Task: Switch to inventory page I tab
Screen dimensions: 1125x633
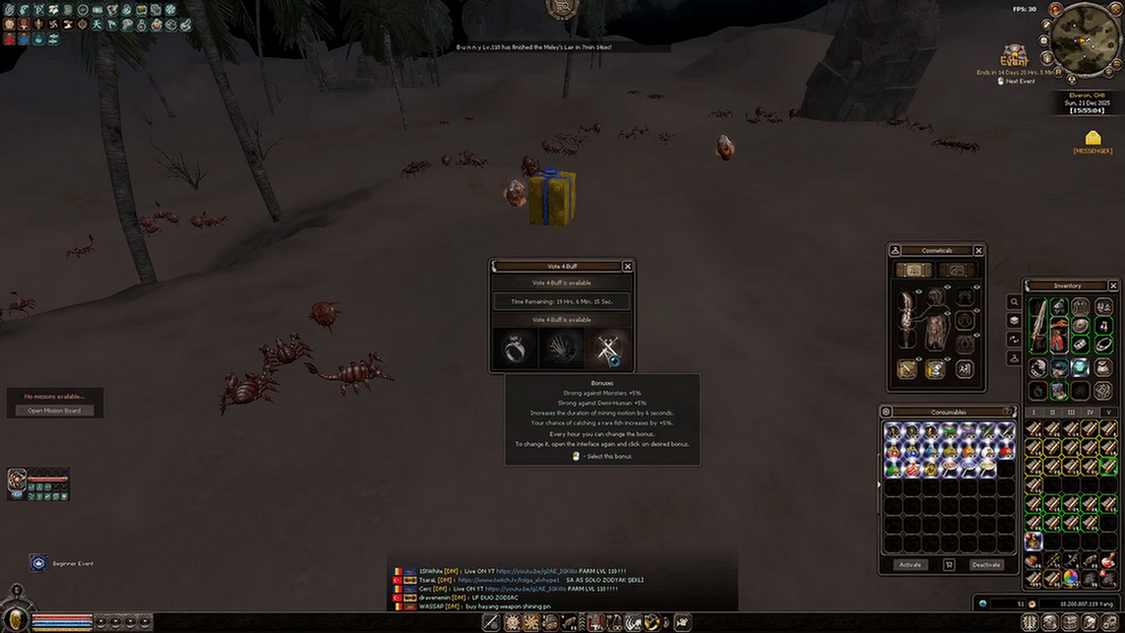Action: pyautogui.click(x=1034, y=412)
